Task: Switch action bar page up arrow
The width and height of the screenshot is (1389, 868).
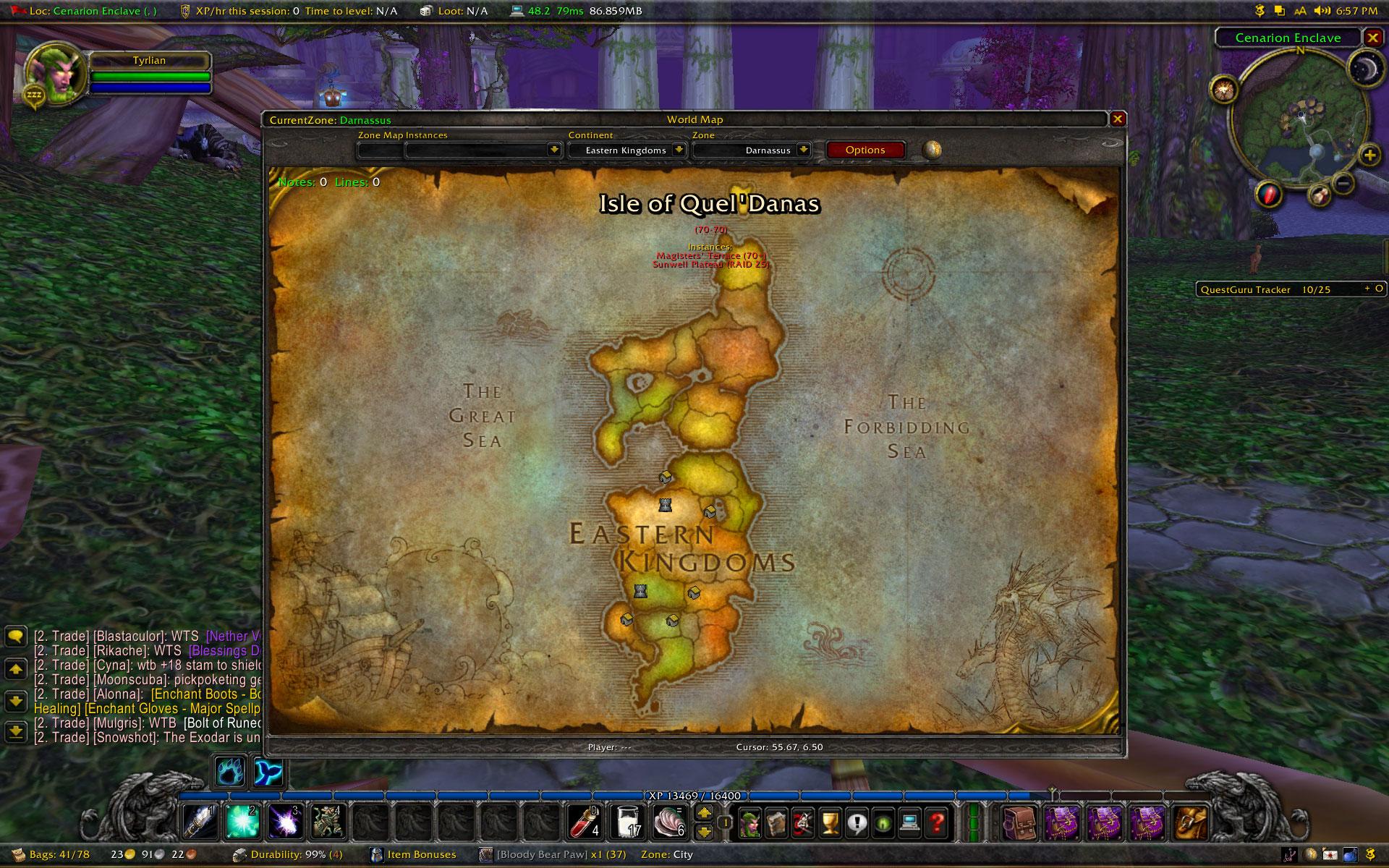Action: point(704,813)
